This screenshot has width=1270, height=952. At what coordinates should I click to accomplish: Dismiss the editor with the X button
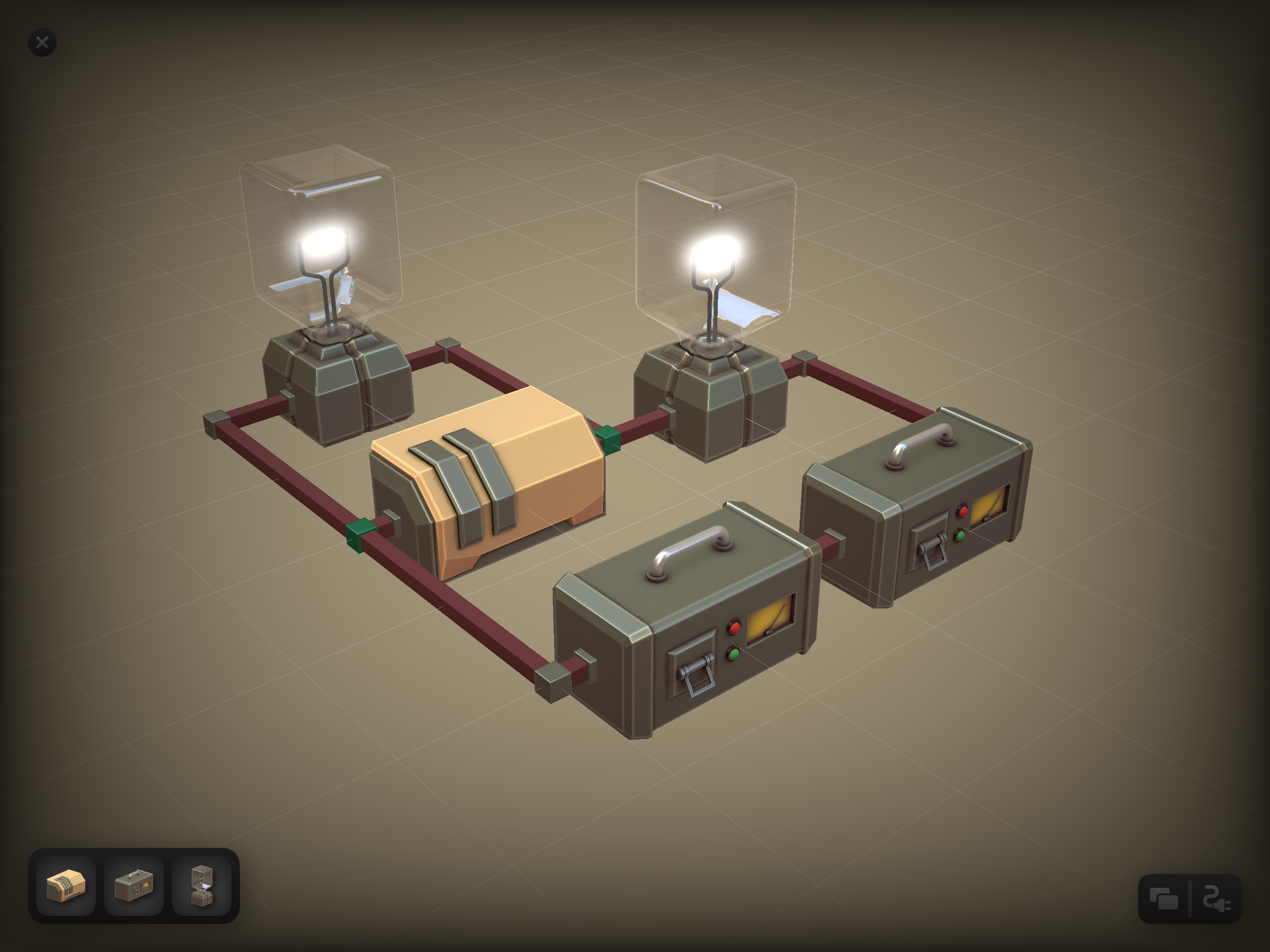point(42,42)
